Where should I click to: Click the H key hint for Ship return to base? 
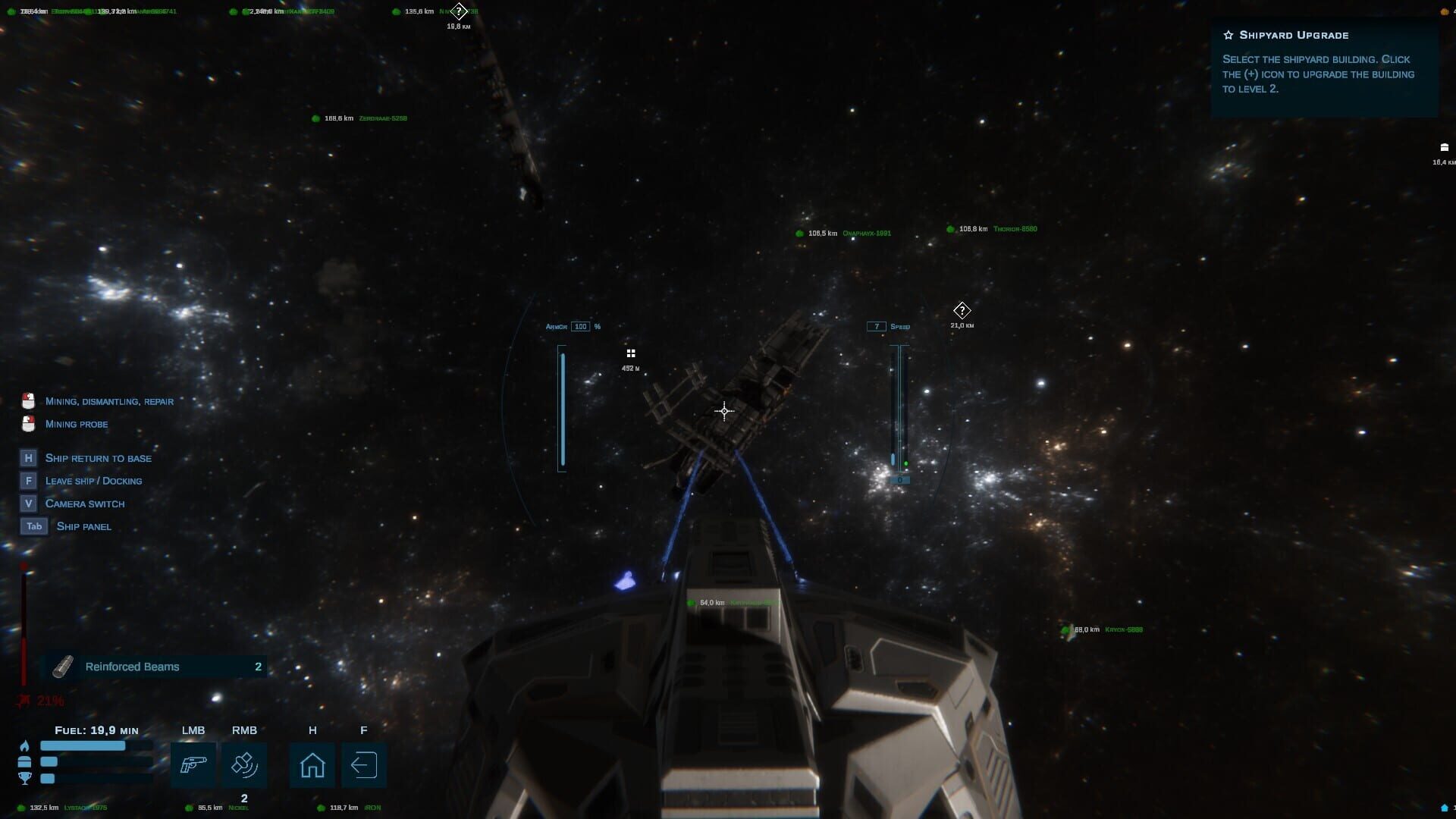click(28, 458)
